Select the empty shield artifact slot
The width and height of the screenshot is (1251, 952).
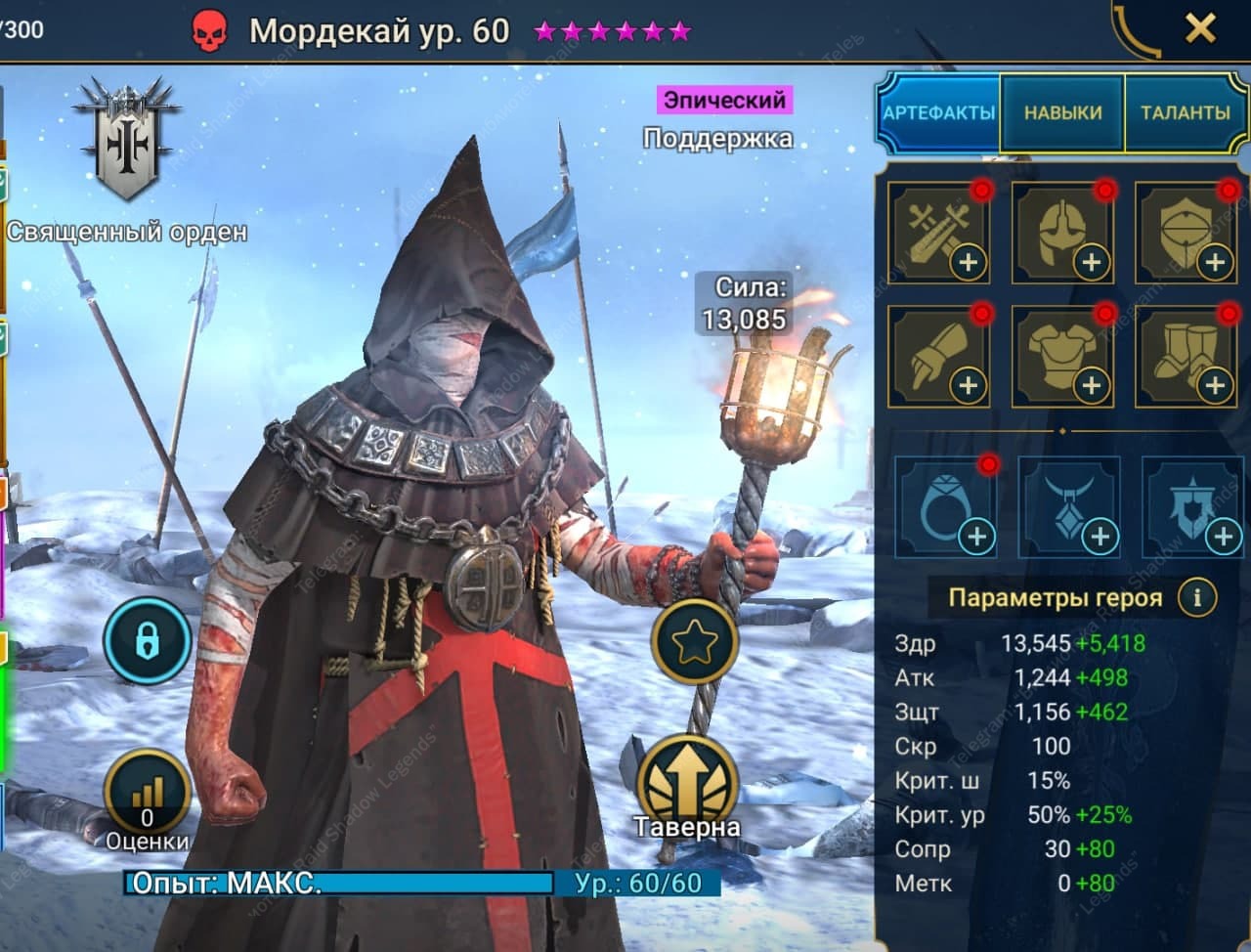(x=1186, y=233)
